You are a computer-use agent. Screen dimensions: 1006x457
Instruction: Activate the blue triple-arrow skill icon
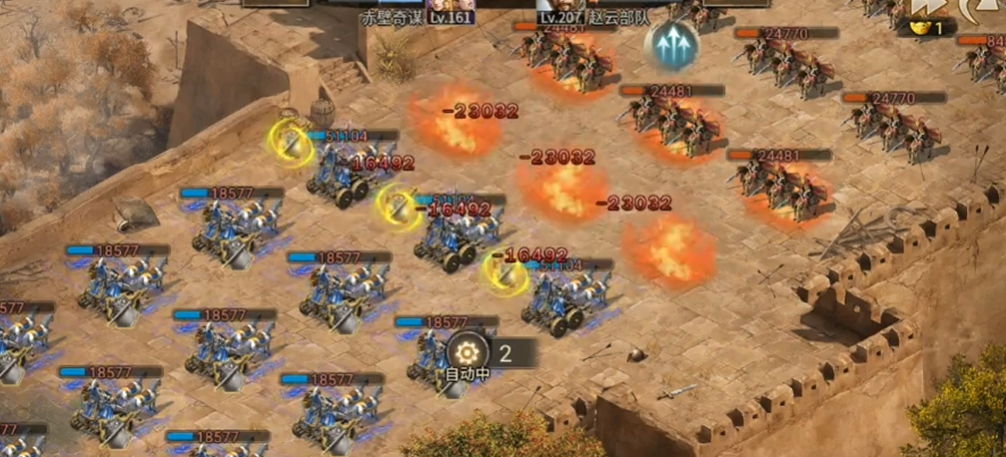click(671, 45)
